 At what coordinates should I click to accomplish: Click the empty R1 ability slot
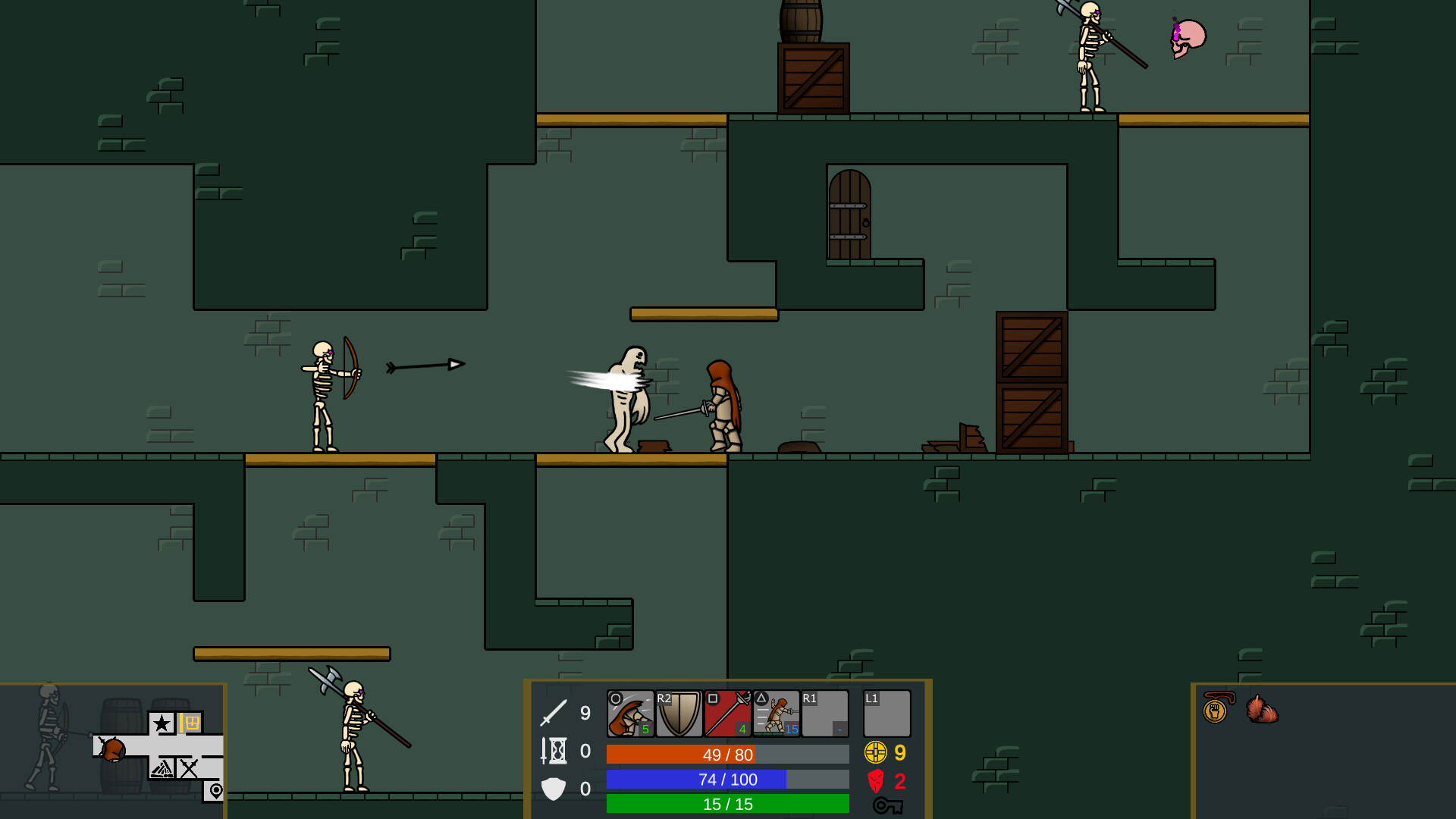click(x=824, y=713)
